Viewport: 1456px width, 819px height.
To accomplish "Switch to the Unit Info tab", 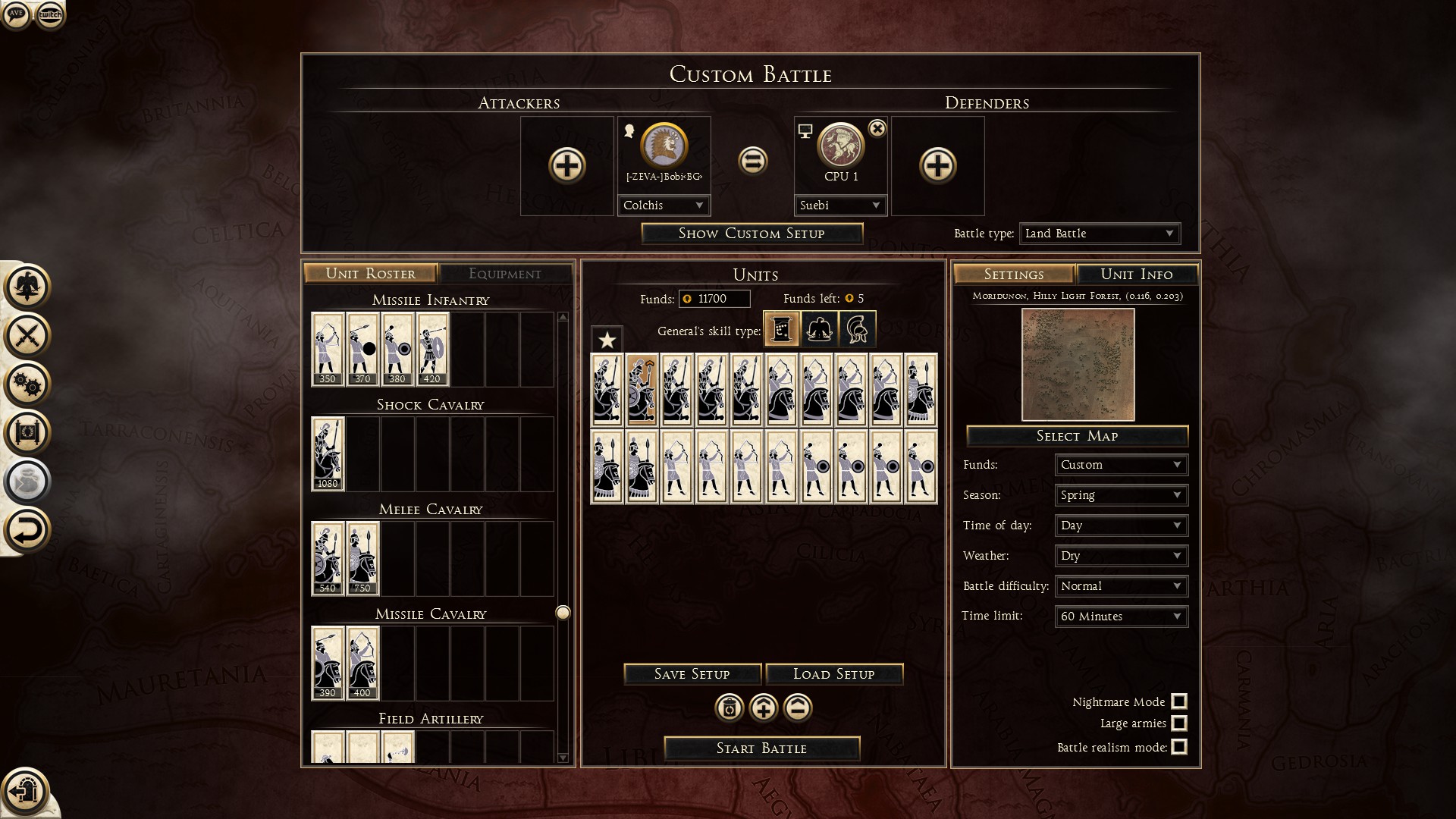I will [x=1136, y=275].
